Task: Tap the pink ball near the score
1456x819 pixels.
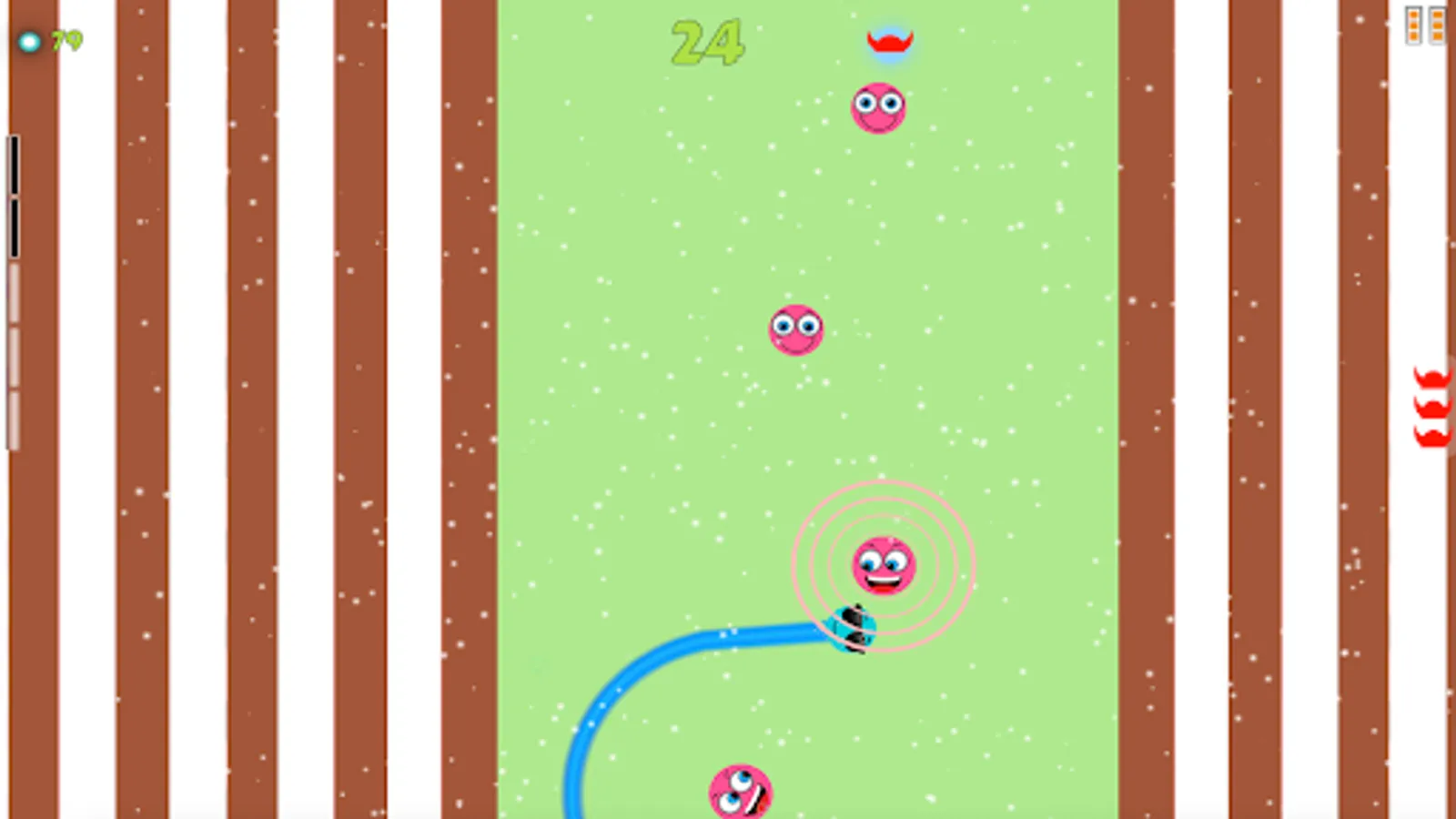Action: point(879,106)
